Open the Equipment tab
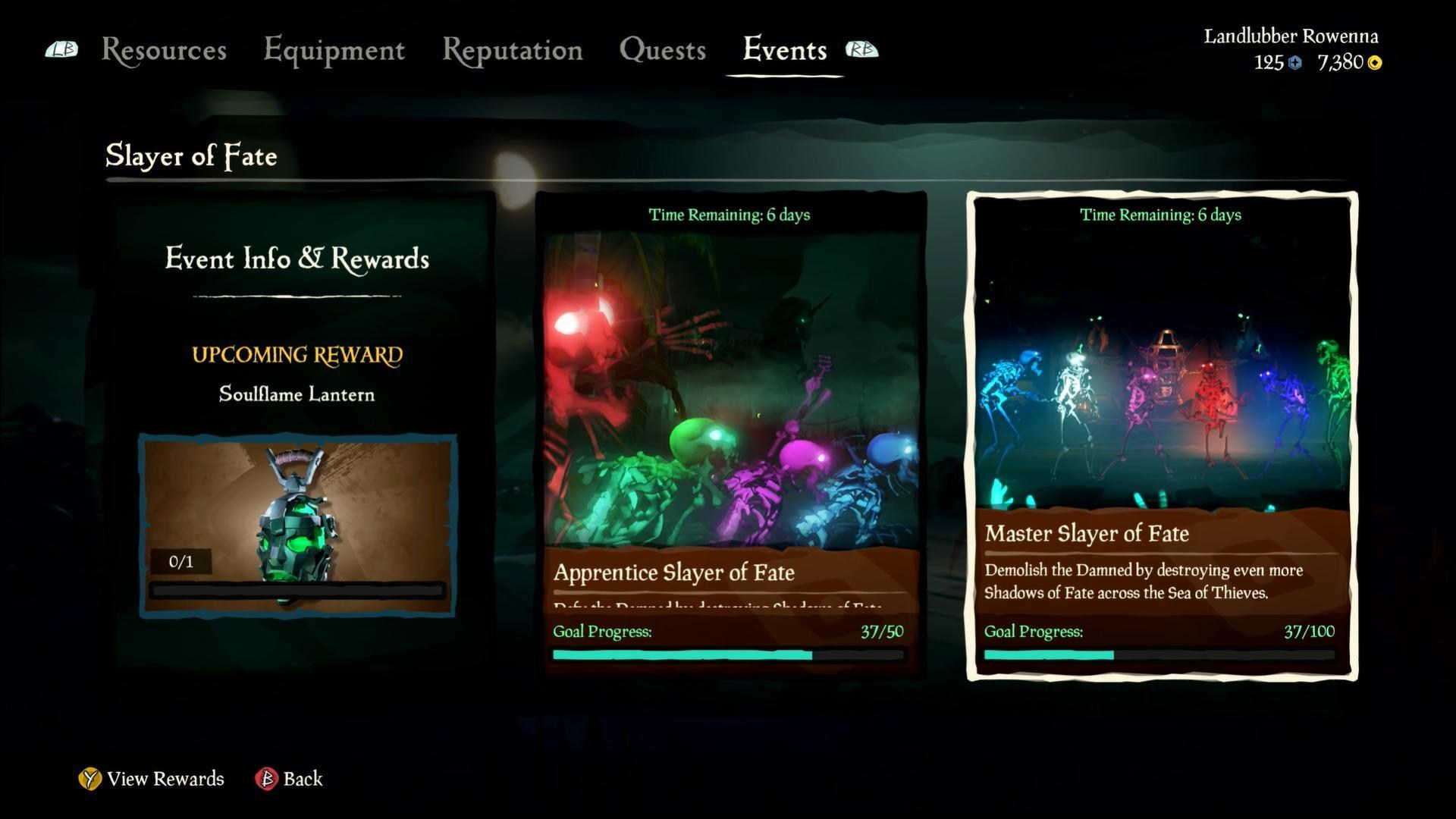This screenshot has width=1456, height=819. [x=334, y=50]
